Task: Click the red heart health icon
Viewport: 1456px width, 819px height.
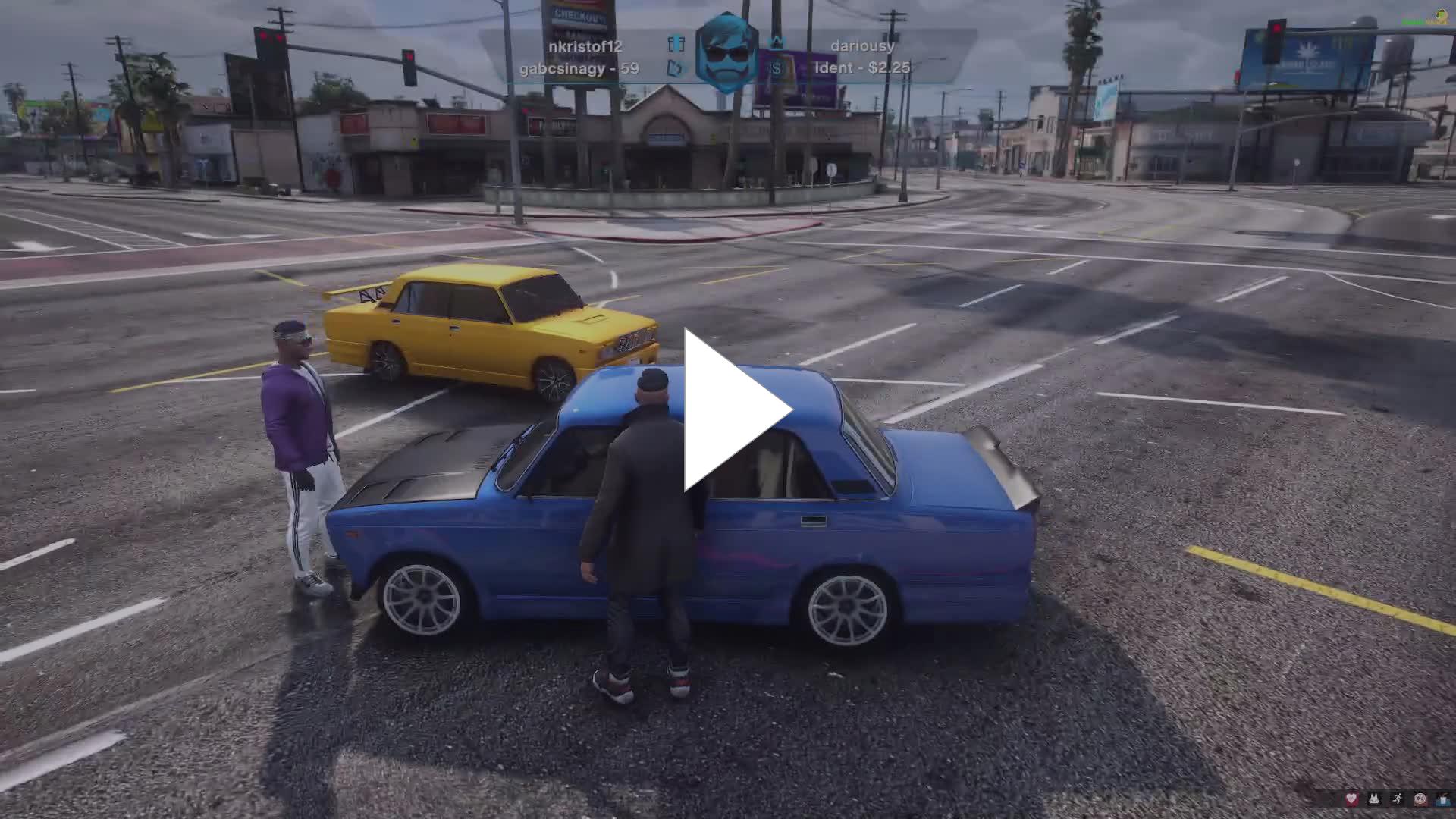Action: click(1351, 799)
